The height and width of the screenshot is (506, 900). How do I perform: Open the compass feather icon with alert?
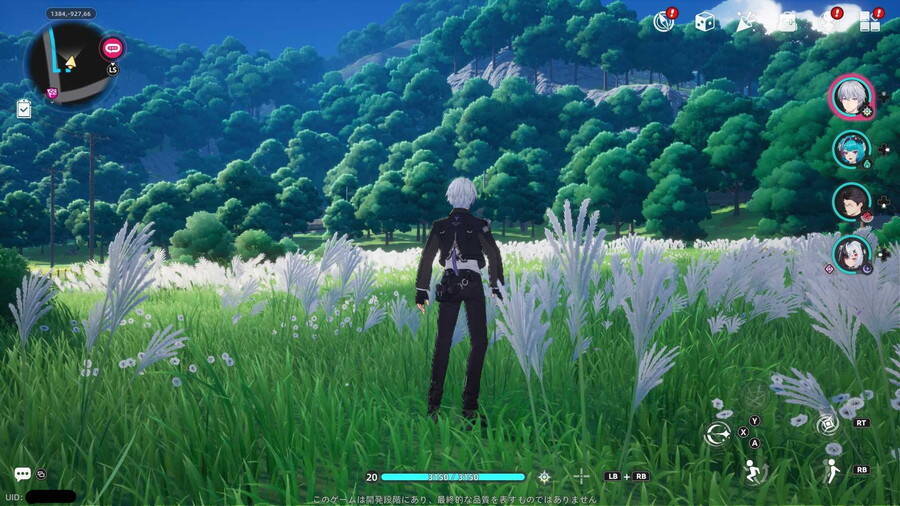(x=664, y=21)
